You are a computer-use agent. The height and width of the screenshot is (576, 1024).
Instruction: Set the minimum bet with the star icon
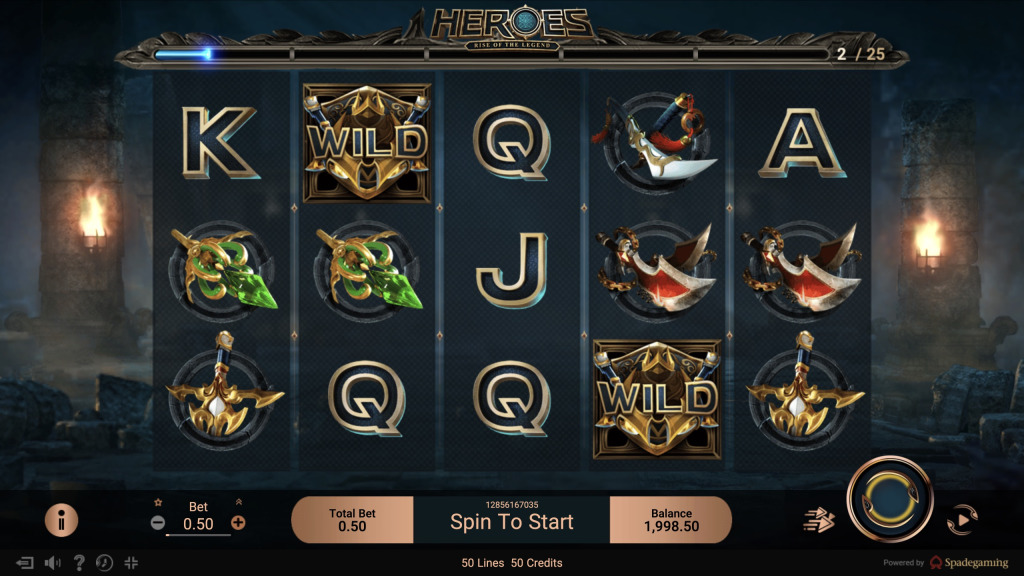click(x=158, y=503)
